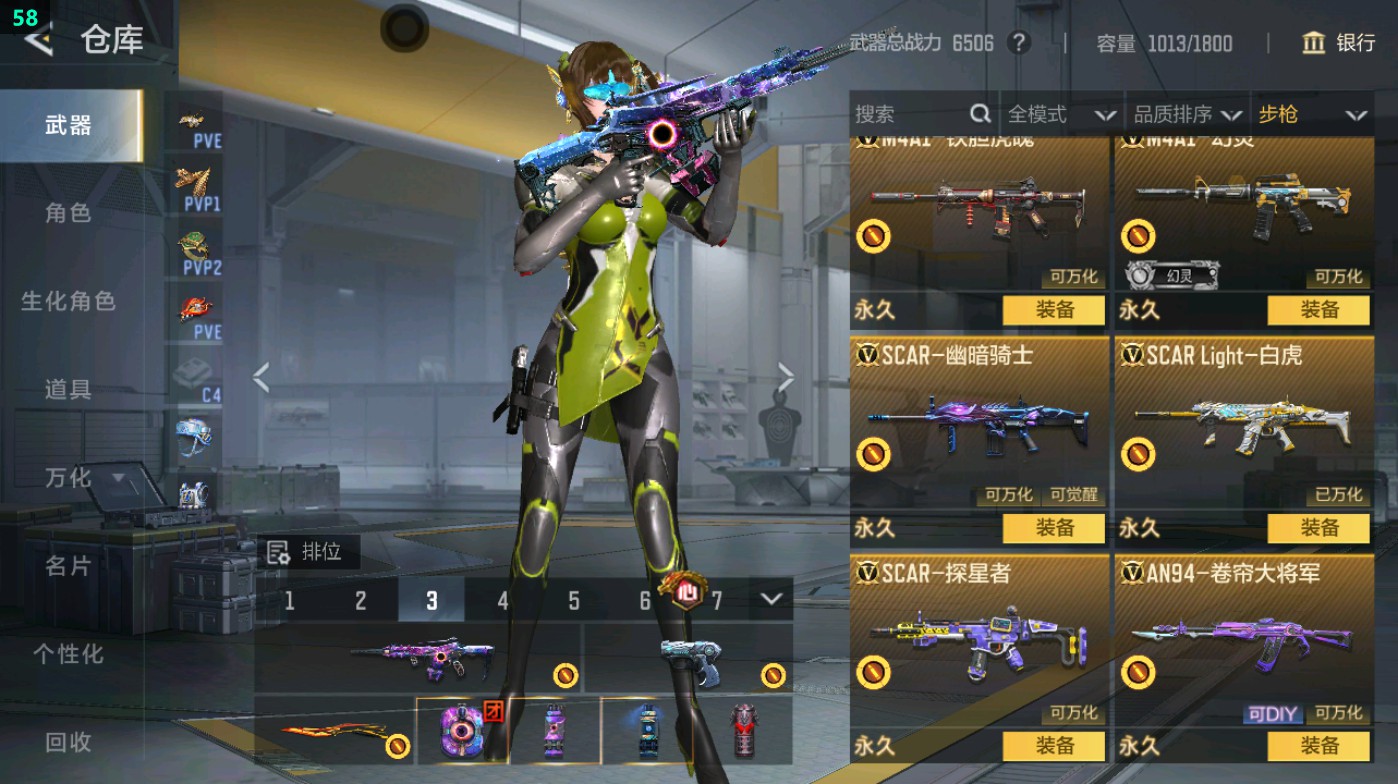This screenshot has height=784, width=1398.
Task: Open the 银行 bank
Action: [1339, 43]
